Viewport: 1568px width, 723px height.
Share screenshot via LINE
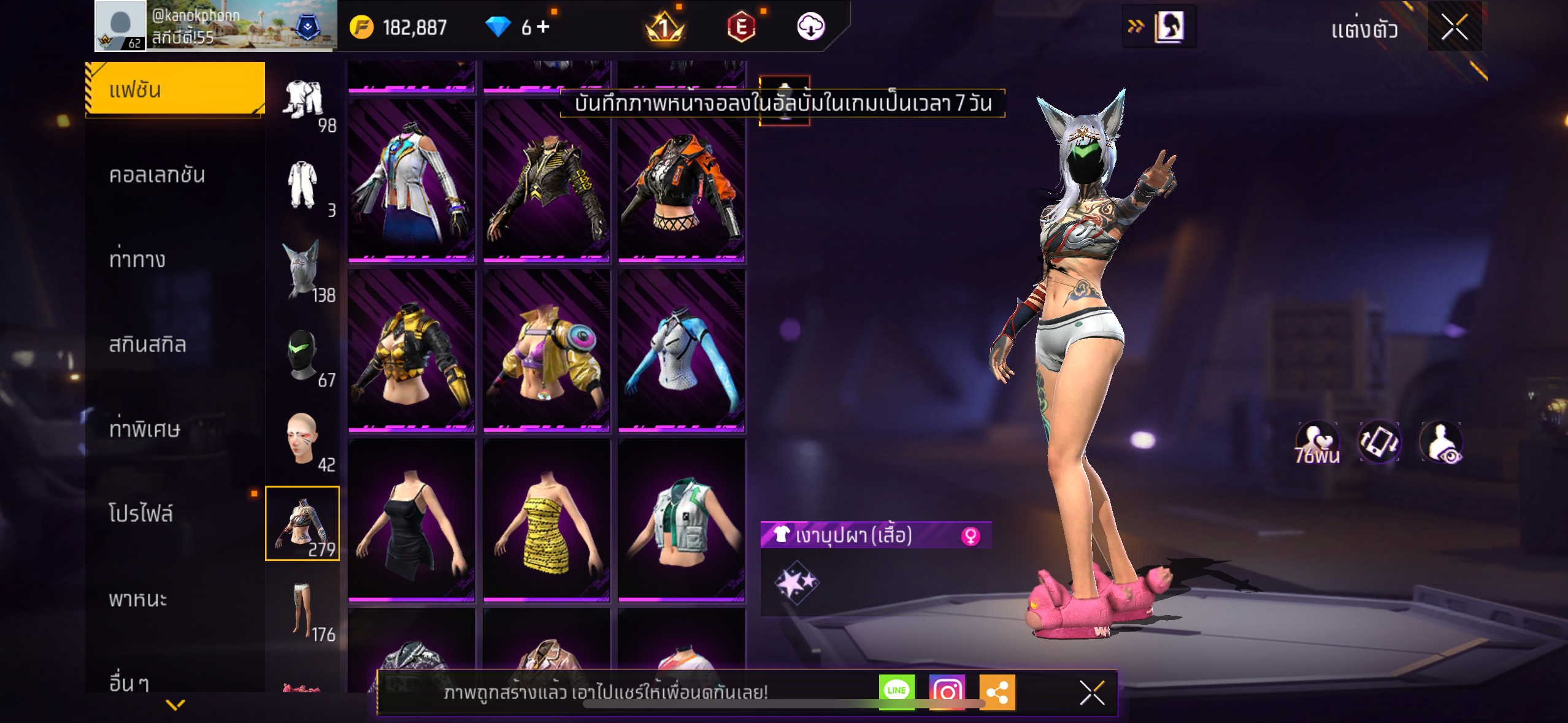pyautogui.click(x=896, y=692)
